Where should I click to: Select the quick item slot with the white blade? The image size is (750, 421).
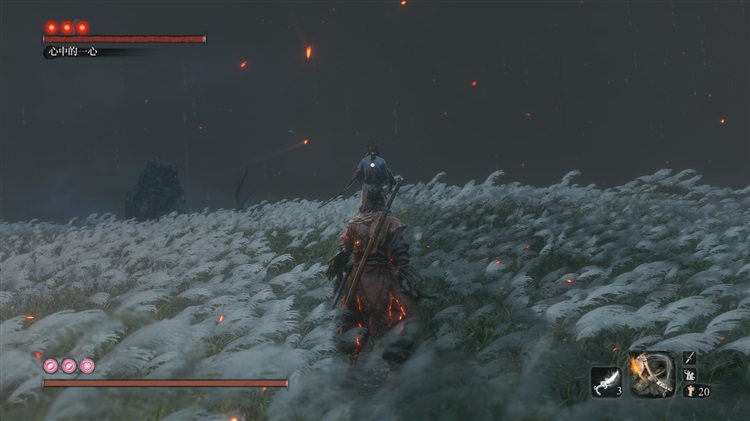coord(606,380)
